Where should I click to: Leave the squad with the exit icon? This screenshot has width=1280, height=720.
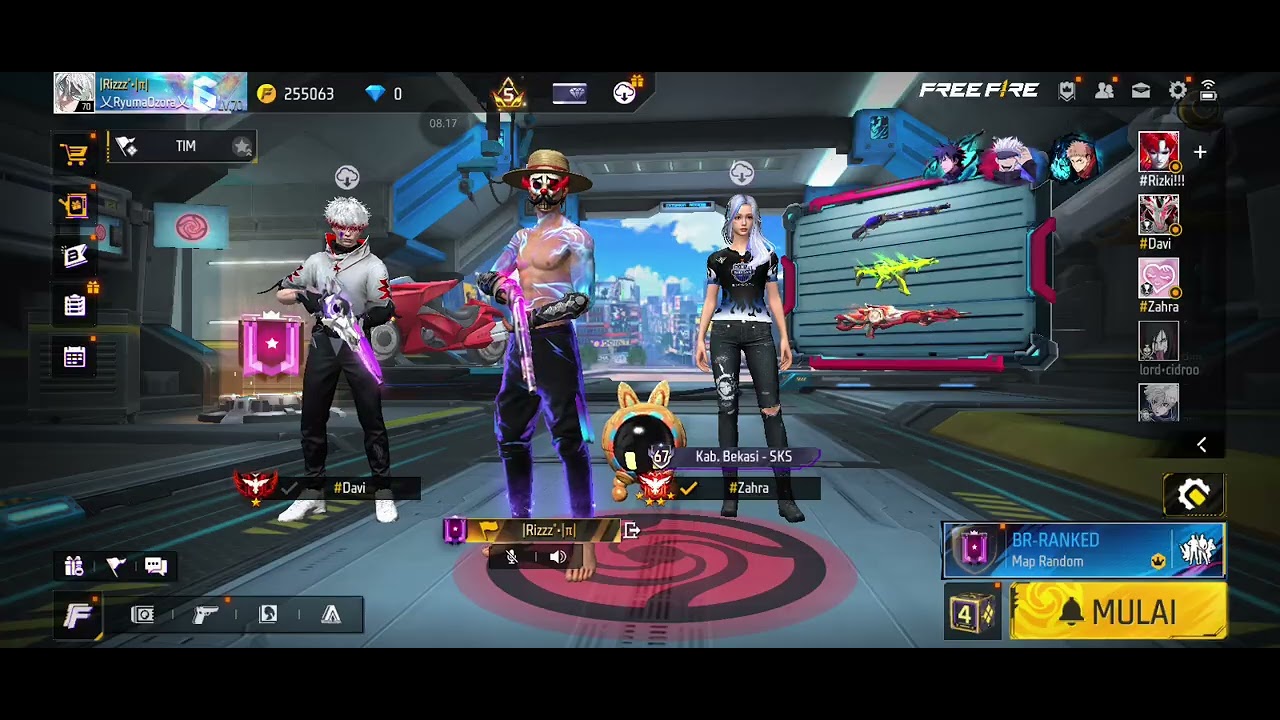pos(631,531)
